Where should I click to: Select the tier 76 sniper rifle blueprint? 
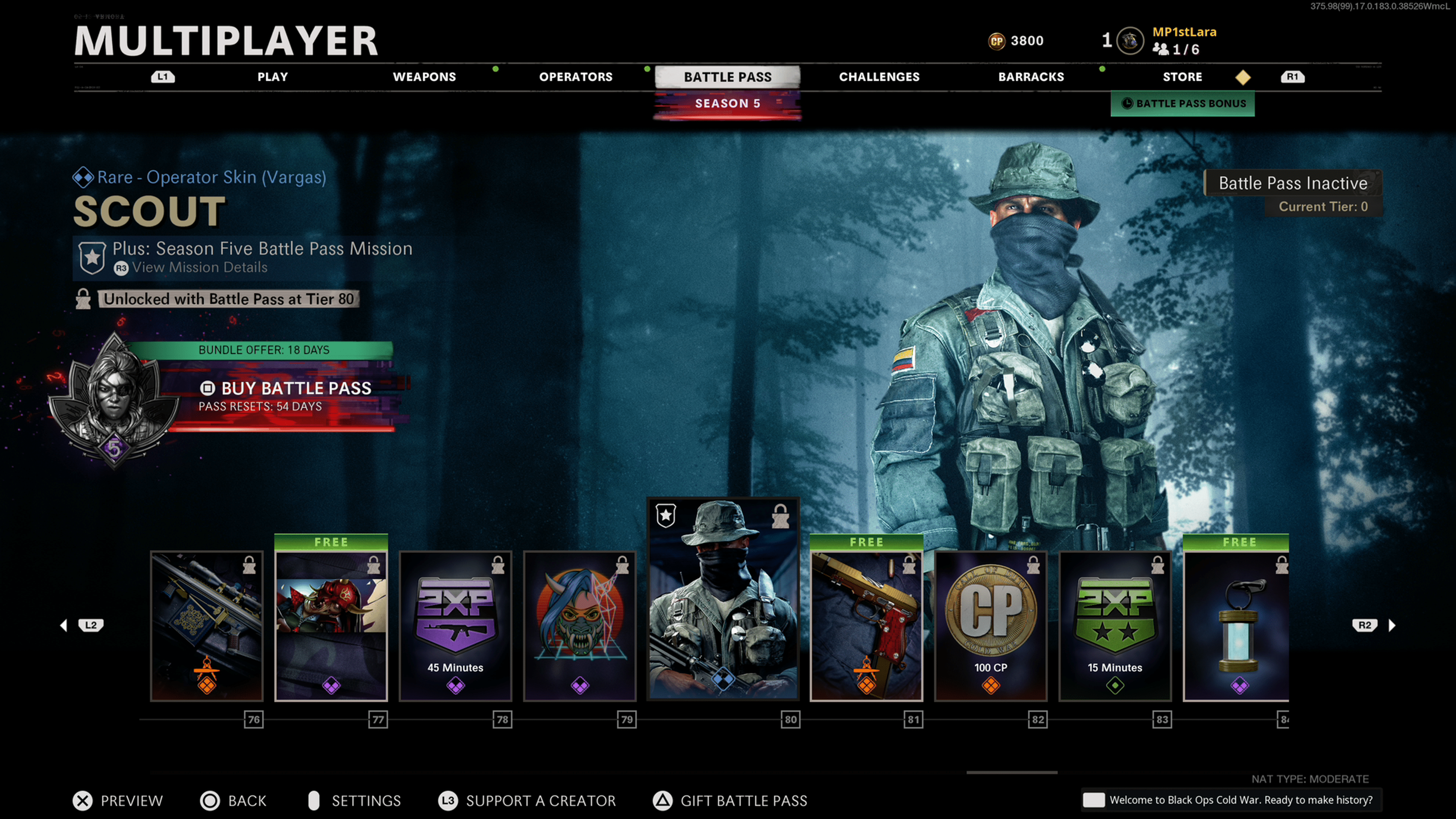click(x=207, y=626)
